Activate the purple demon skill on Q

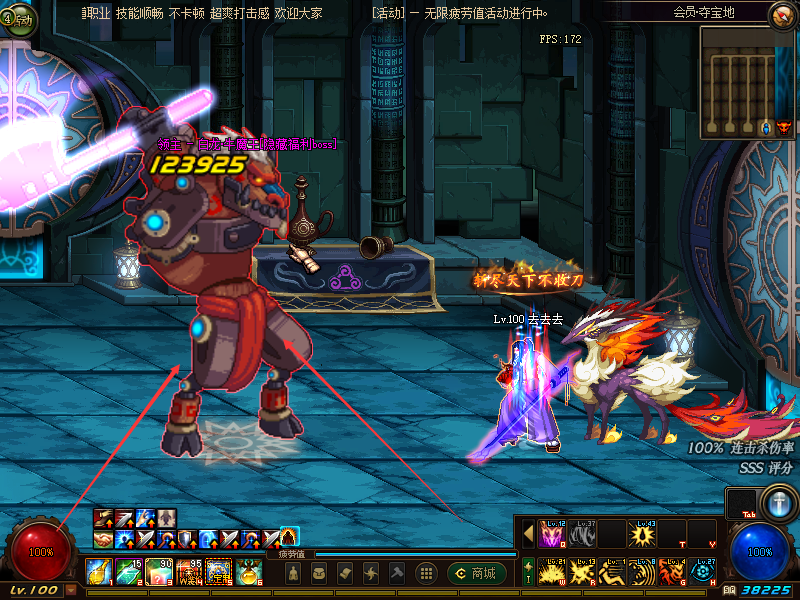click(x=552, y=533)
